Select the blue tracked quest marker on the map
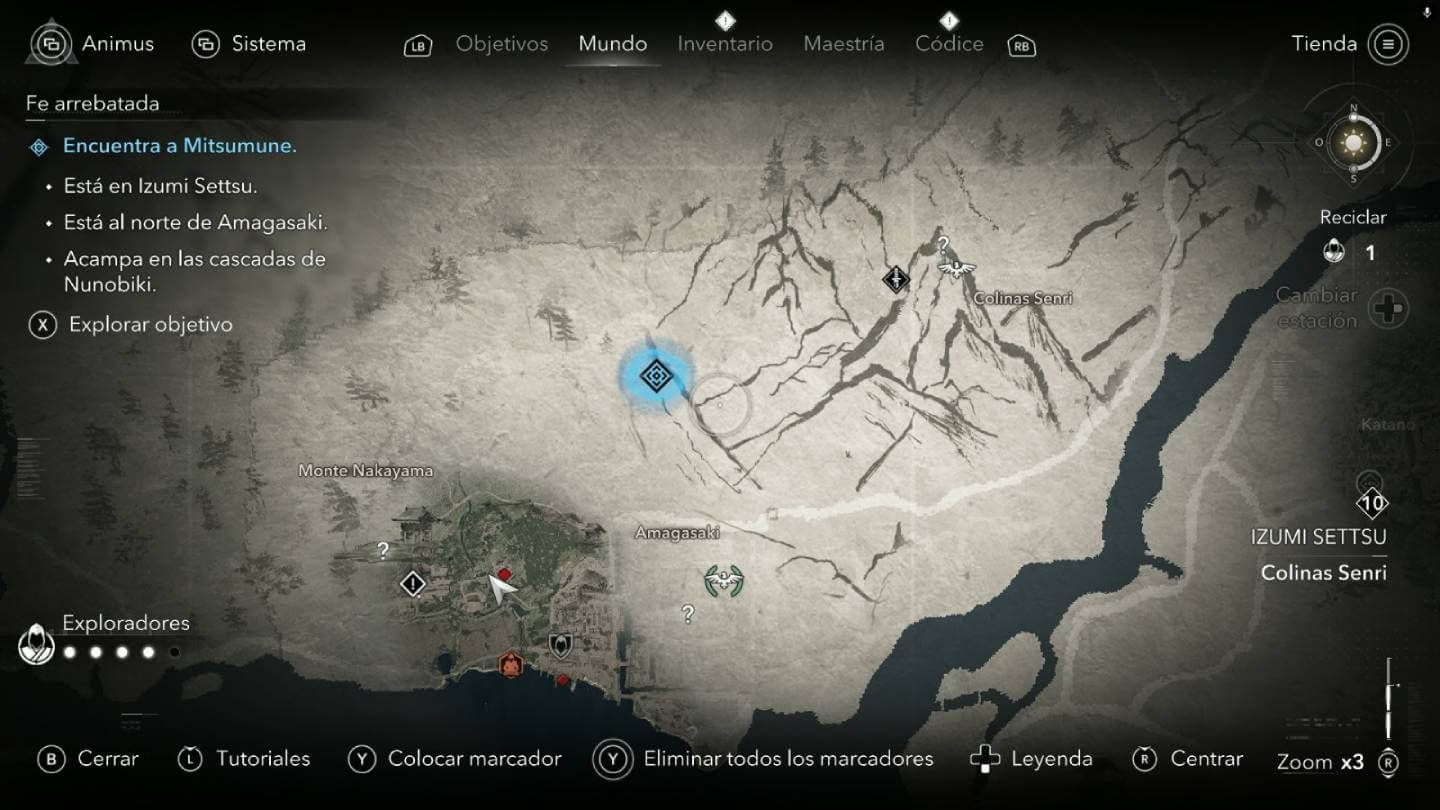This screenshot has width=1440, height=810. pyautogui.click(x=657, y=374)
